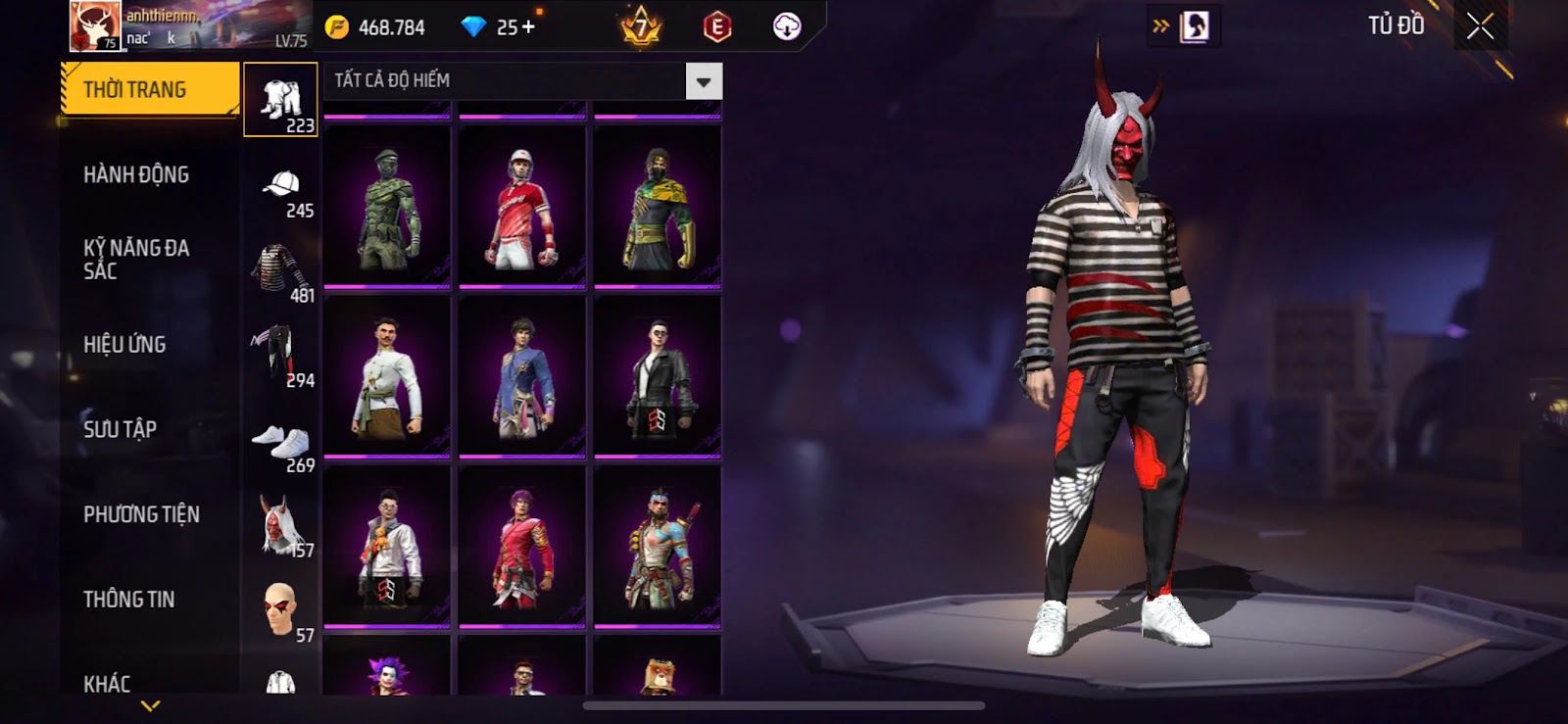Close the wardrobe with the X button

click(1480, 26)
